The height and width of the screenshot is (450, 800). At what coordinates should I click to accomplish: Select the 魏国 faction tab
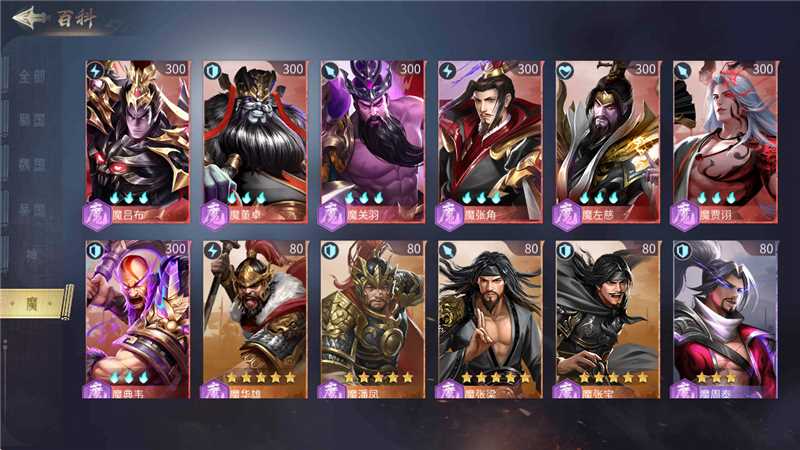click(32, 121)
